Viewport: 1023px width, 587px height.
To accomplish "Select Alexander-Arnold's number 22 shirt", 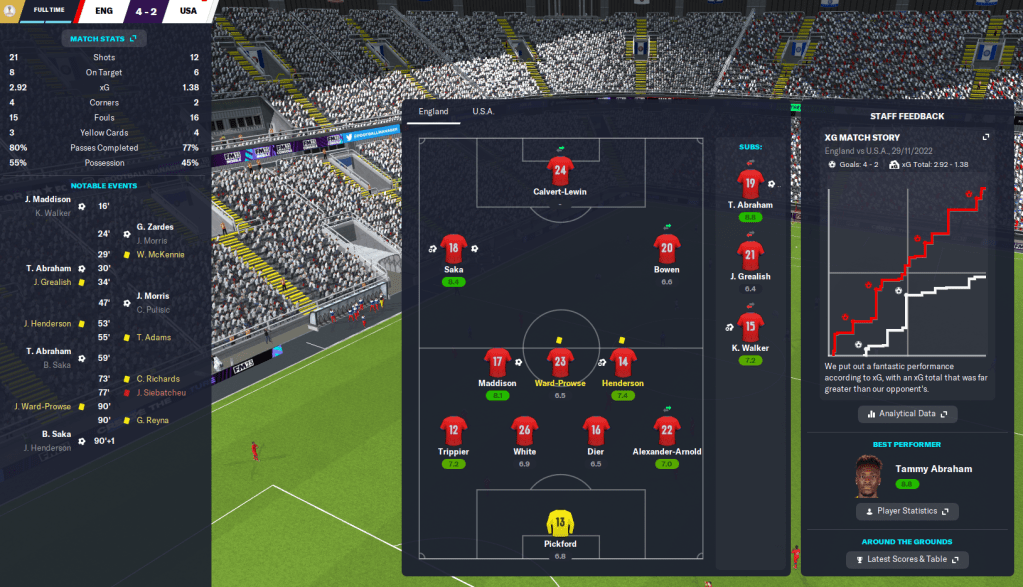I will pos(667,432).
